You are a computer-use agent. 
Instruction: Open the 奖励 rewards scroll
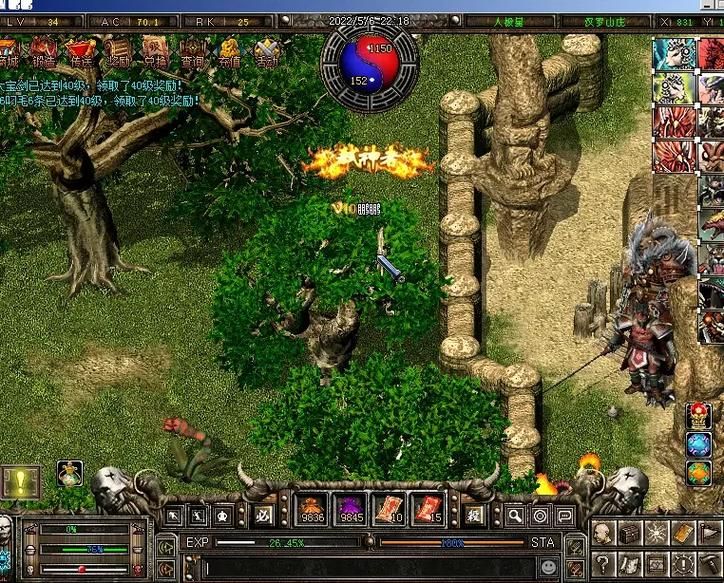click(x=118, y=51)
